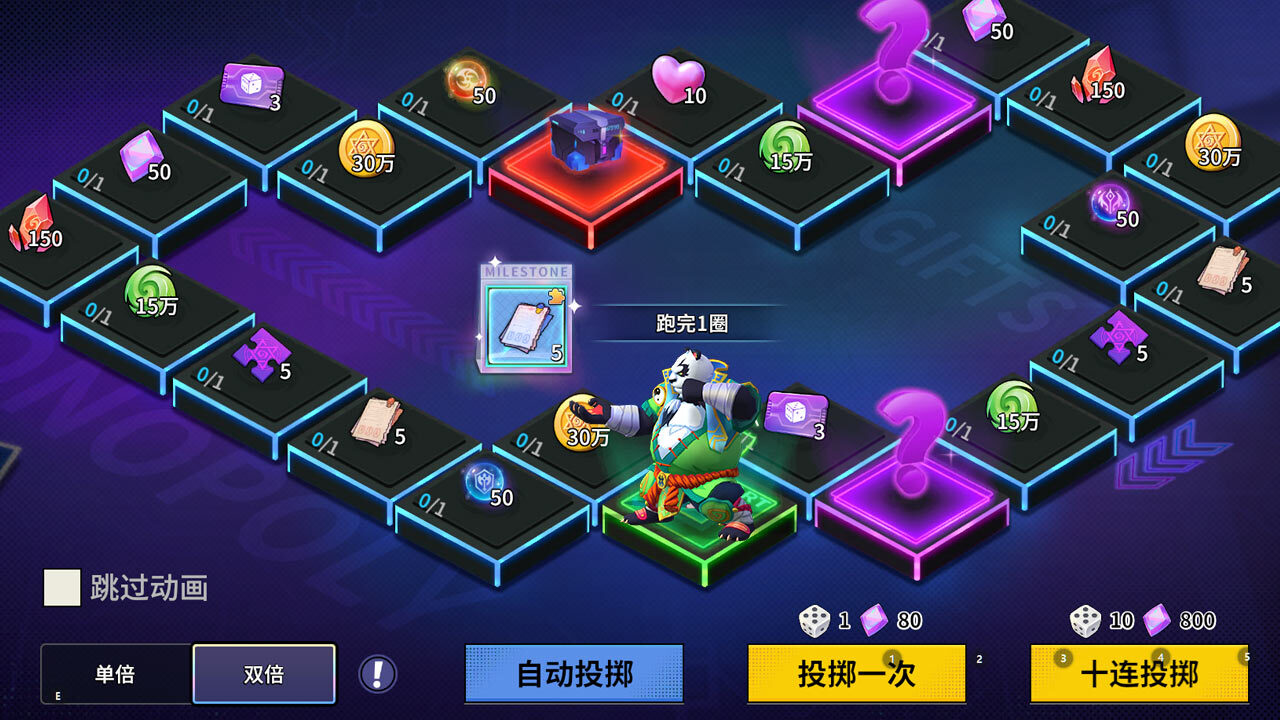Image resolution: width=1280 pixels, height=720 pixels.
Task: Click the dice icon next to cost 1
Action: pos(815,619)
